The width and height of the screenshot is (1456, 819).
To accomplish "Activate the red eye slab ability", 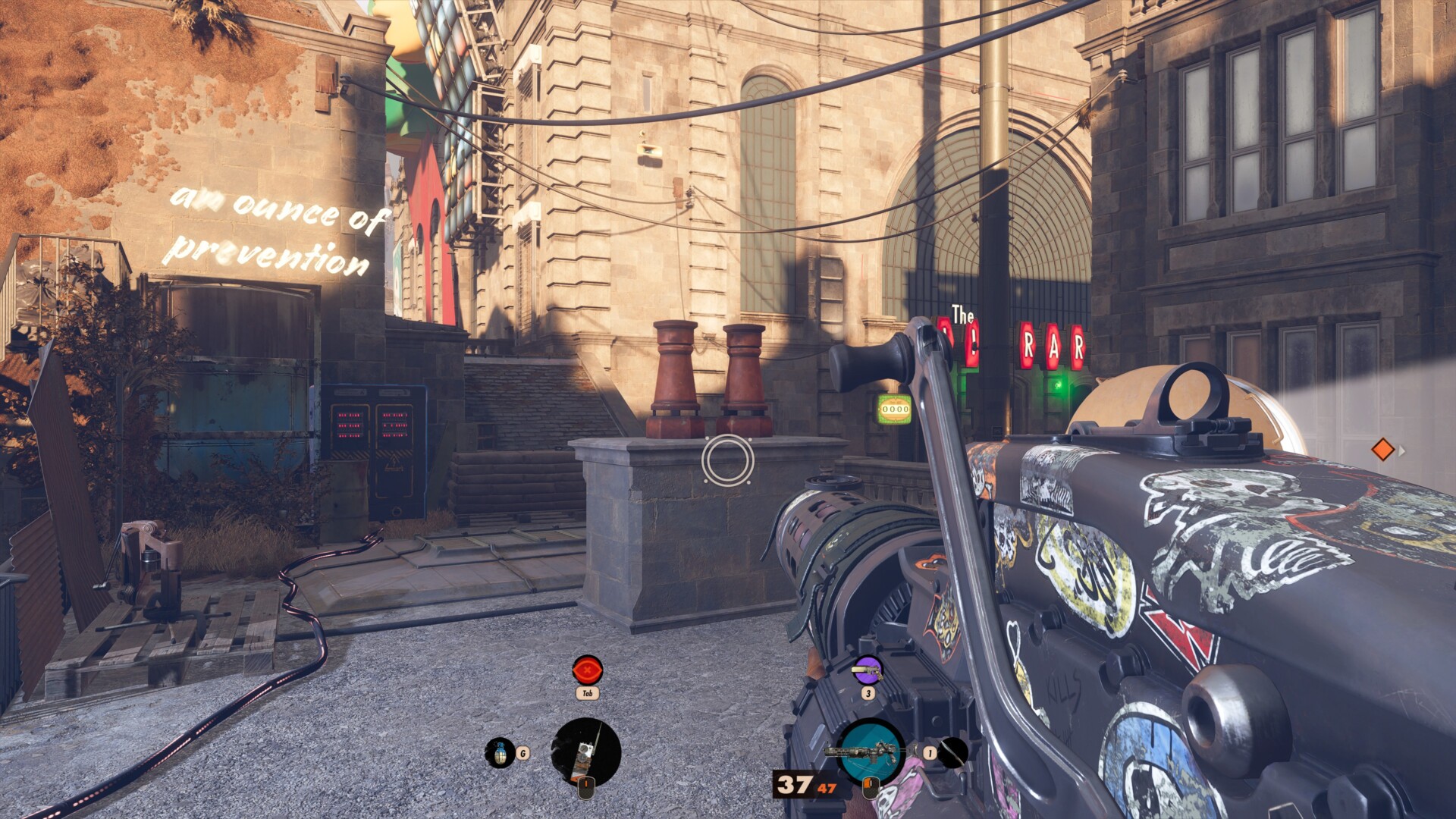I will [x=587, y=670].
